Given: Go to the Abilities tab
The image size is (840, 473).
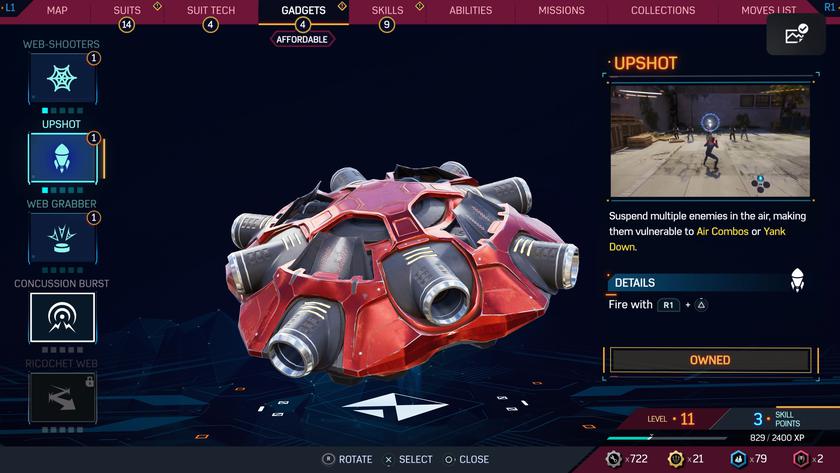Looking at the screenshot, I should pyautogui.click(x=470, y=11).
